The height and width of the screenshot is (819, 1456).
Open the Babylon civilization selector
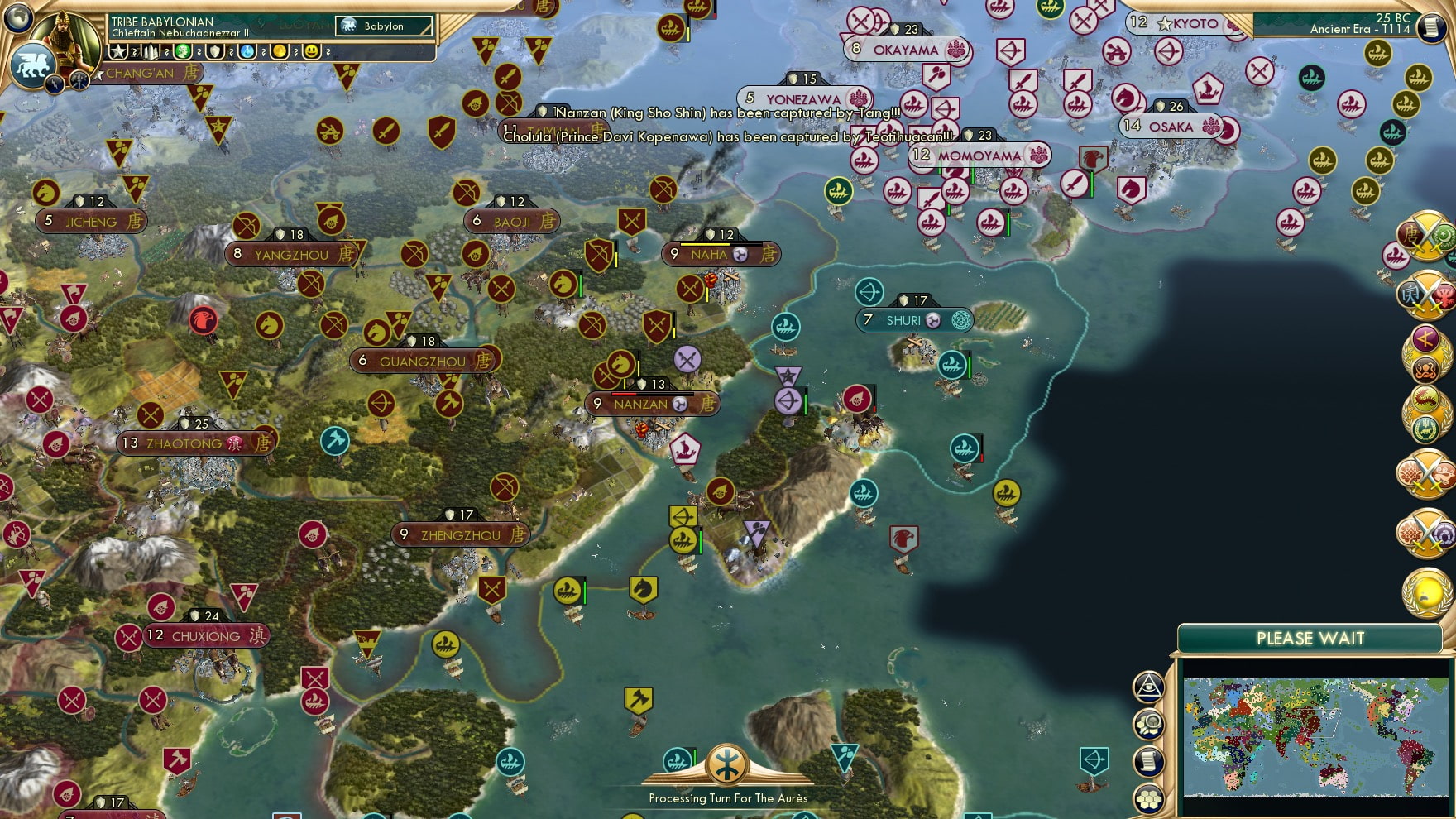point(383,26)
